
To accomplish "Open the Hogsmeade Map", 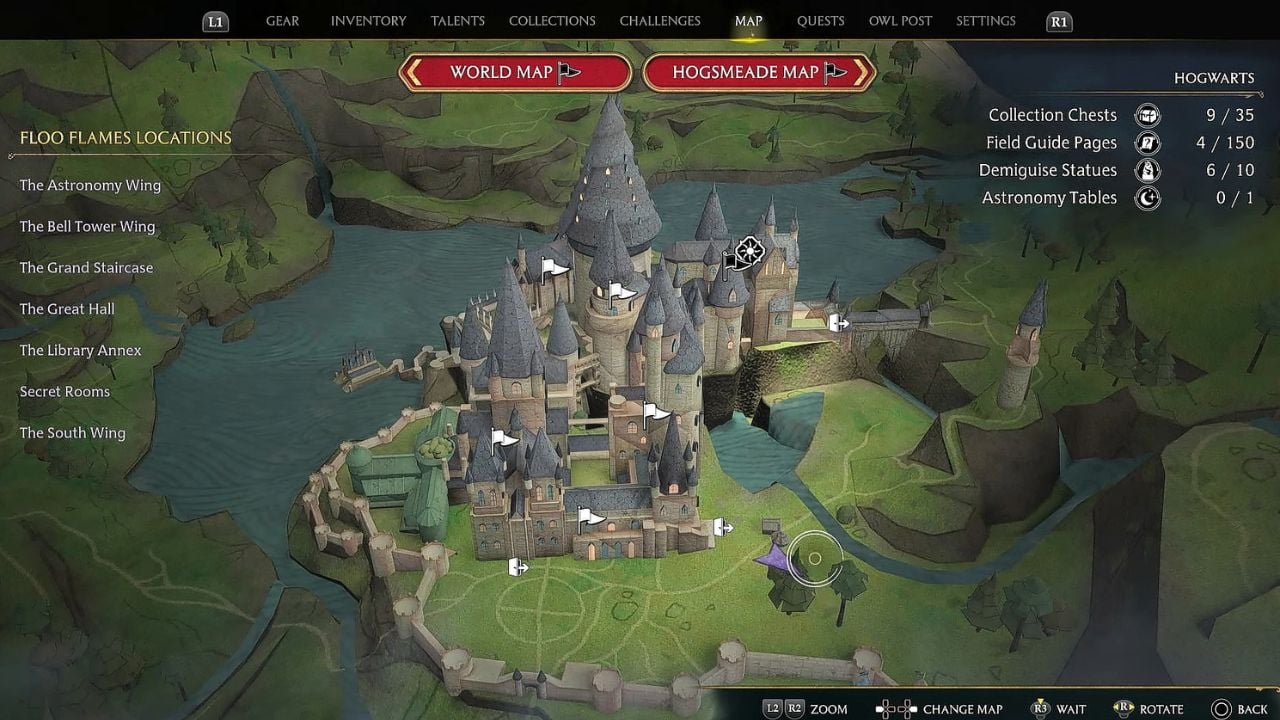I will pos(759,72).
